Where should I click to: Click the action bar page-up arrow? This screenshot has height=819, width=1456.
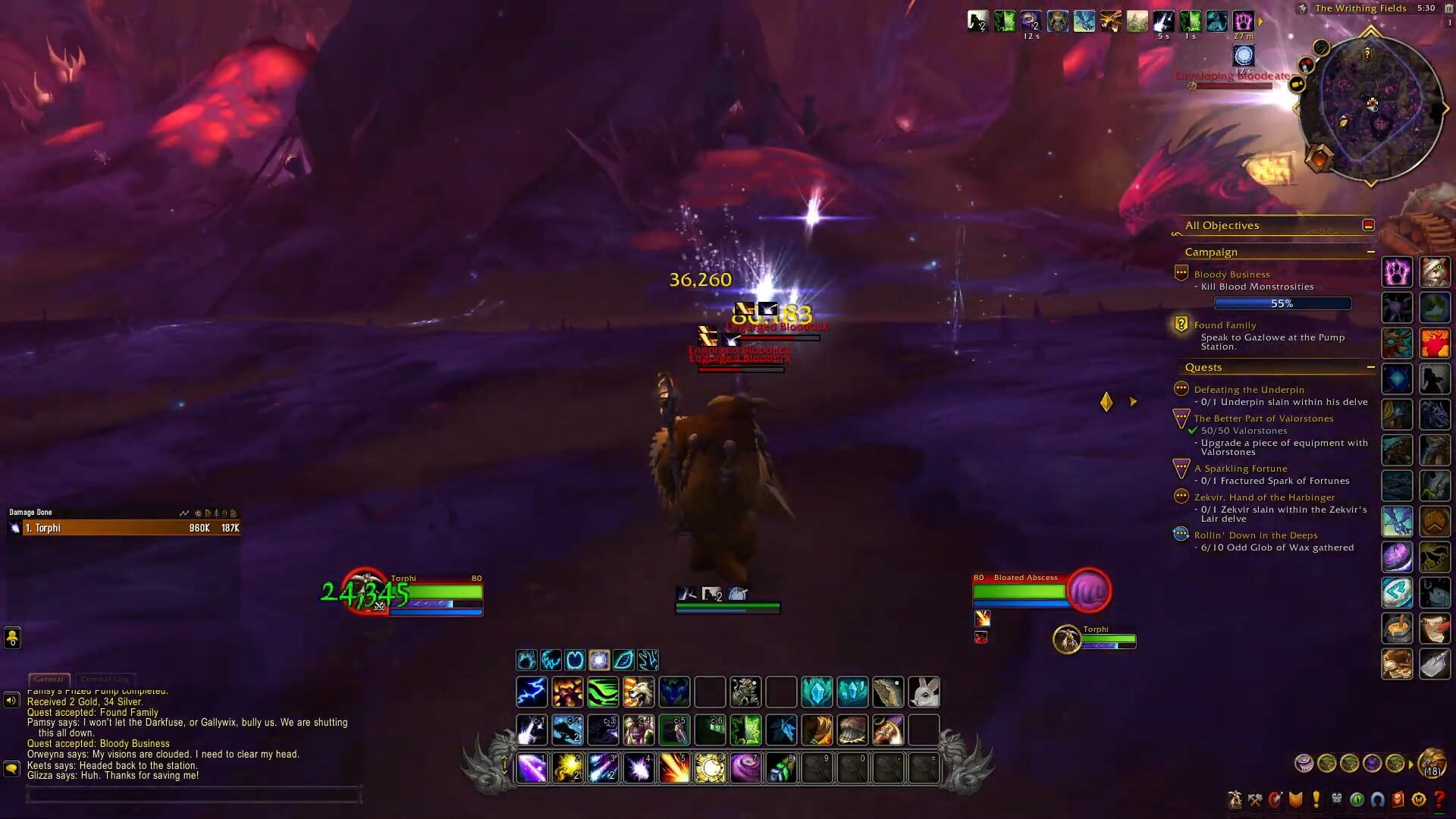coord(504,756)
